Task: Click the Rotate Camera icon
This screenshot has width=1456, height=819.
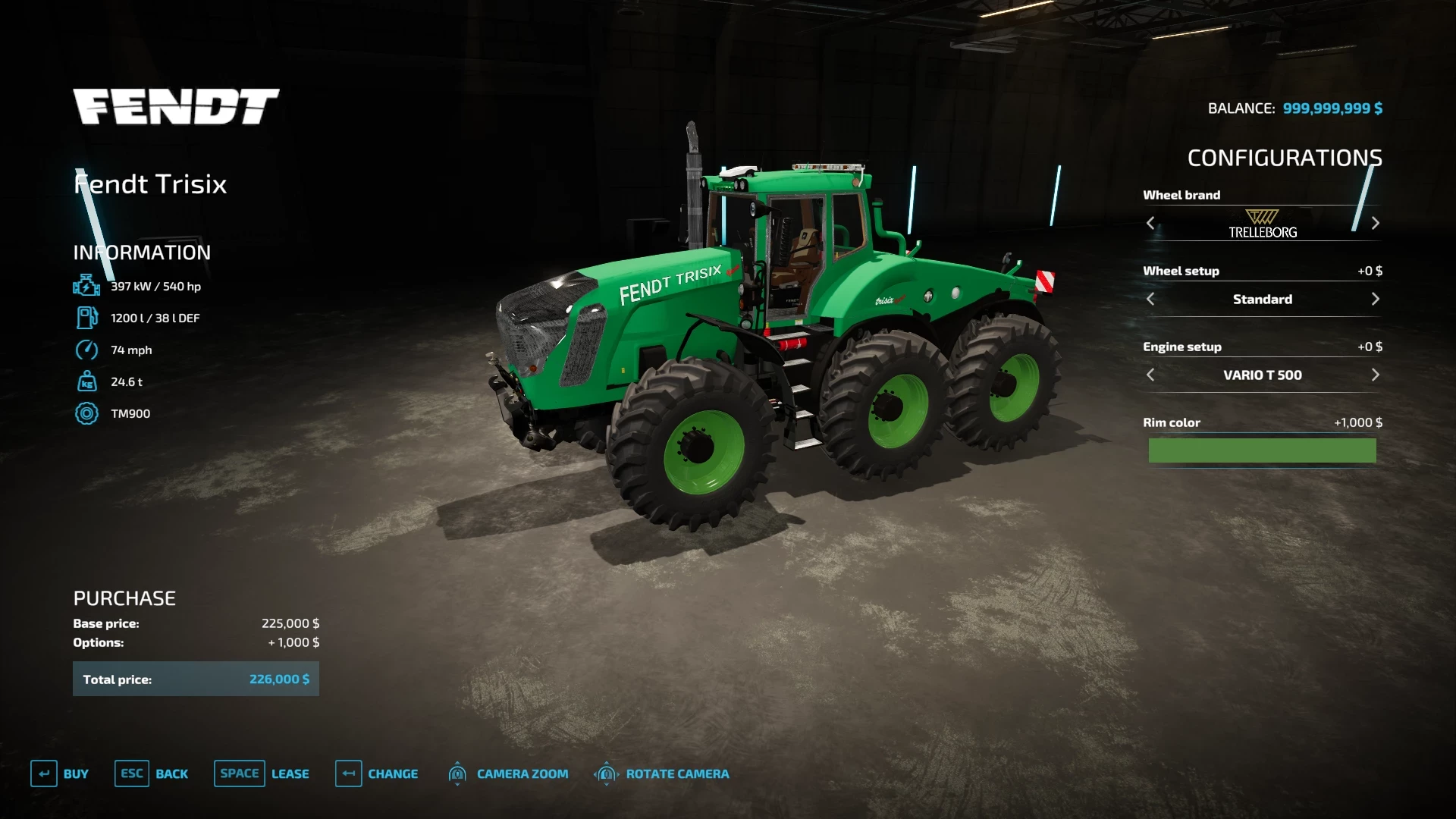Action: tap(606, 773)
